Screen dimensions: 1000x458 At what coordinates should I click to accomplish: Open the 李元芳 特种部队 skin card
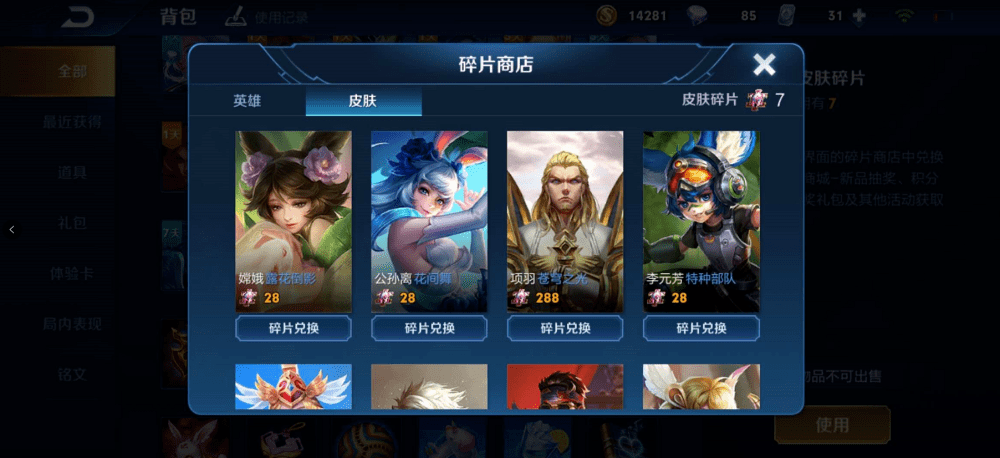[x=701, y=220]
